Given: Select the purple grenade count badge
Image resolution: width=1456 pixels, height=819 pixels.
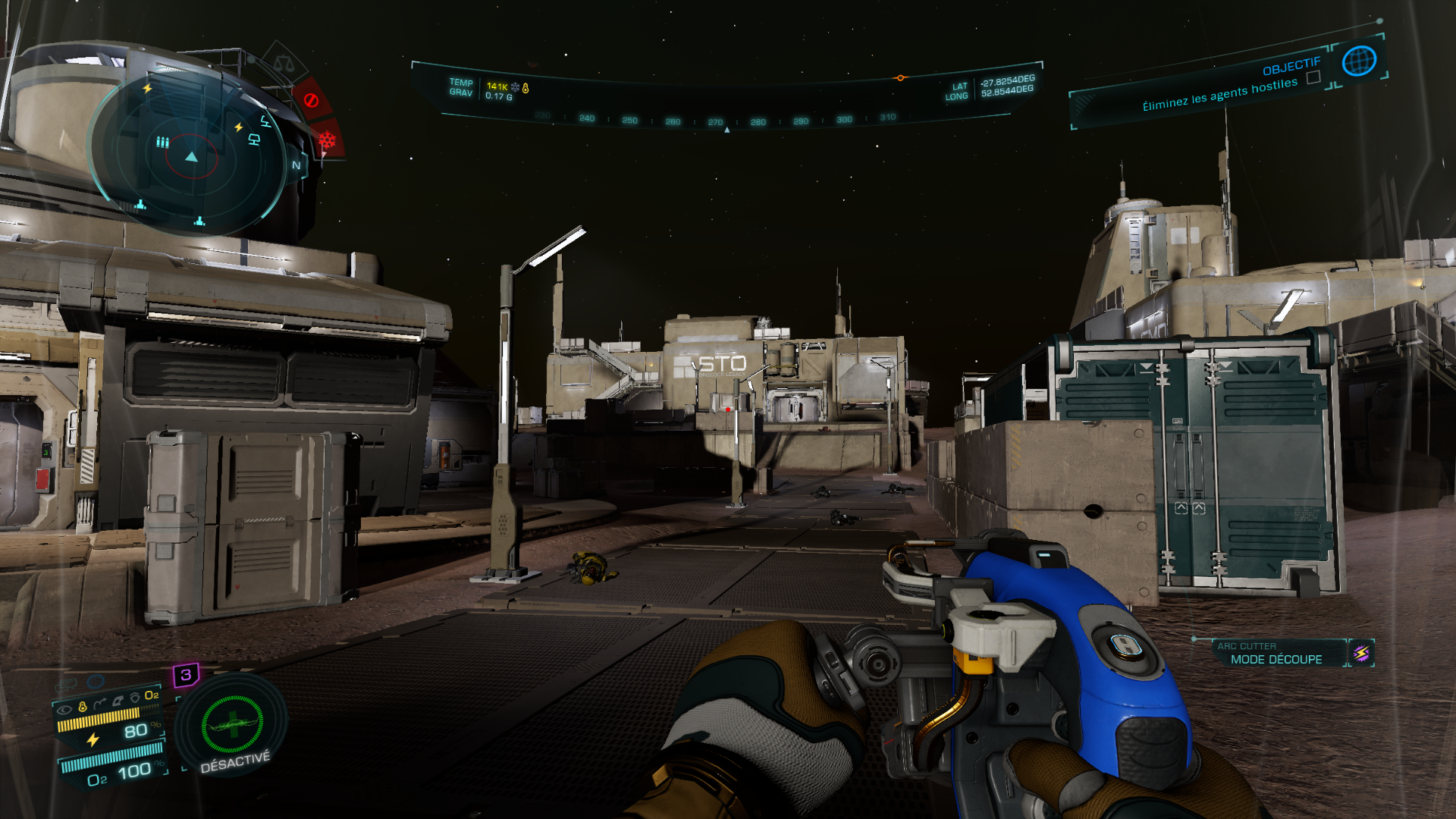Looking at the screenshot, I should (x=186, y=674).
